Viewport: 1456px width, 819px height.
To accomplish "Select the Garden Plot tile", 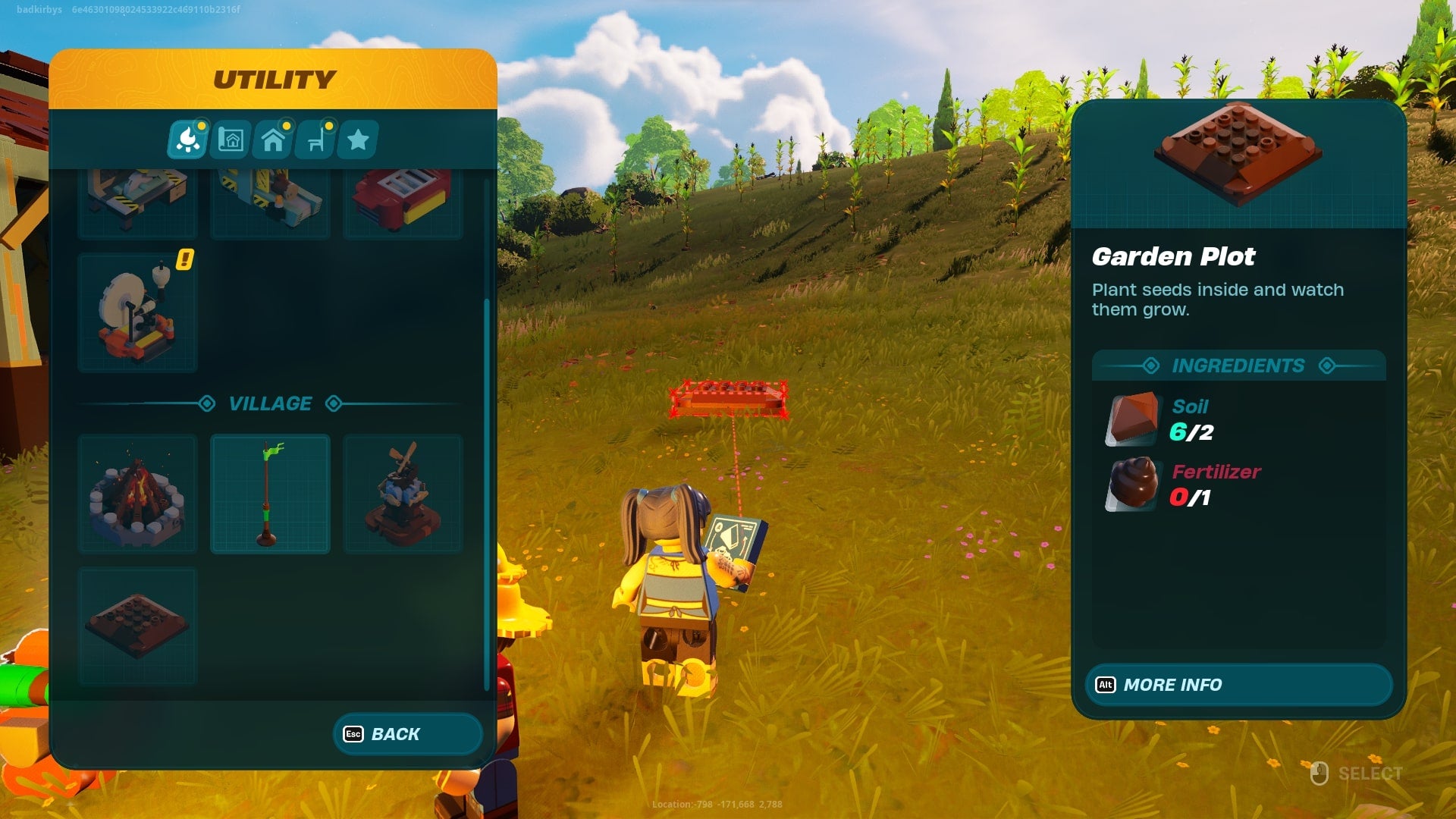I will click(137, 626).
